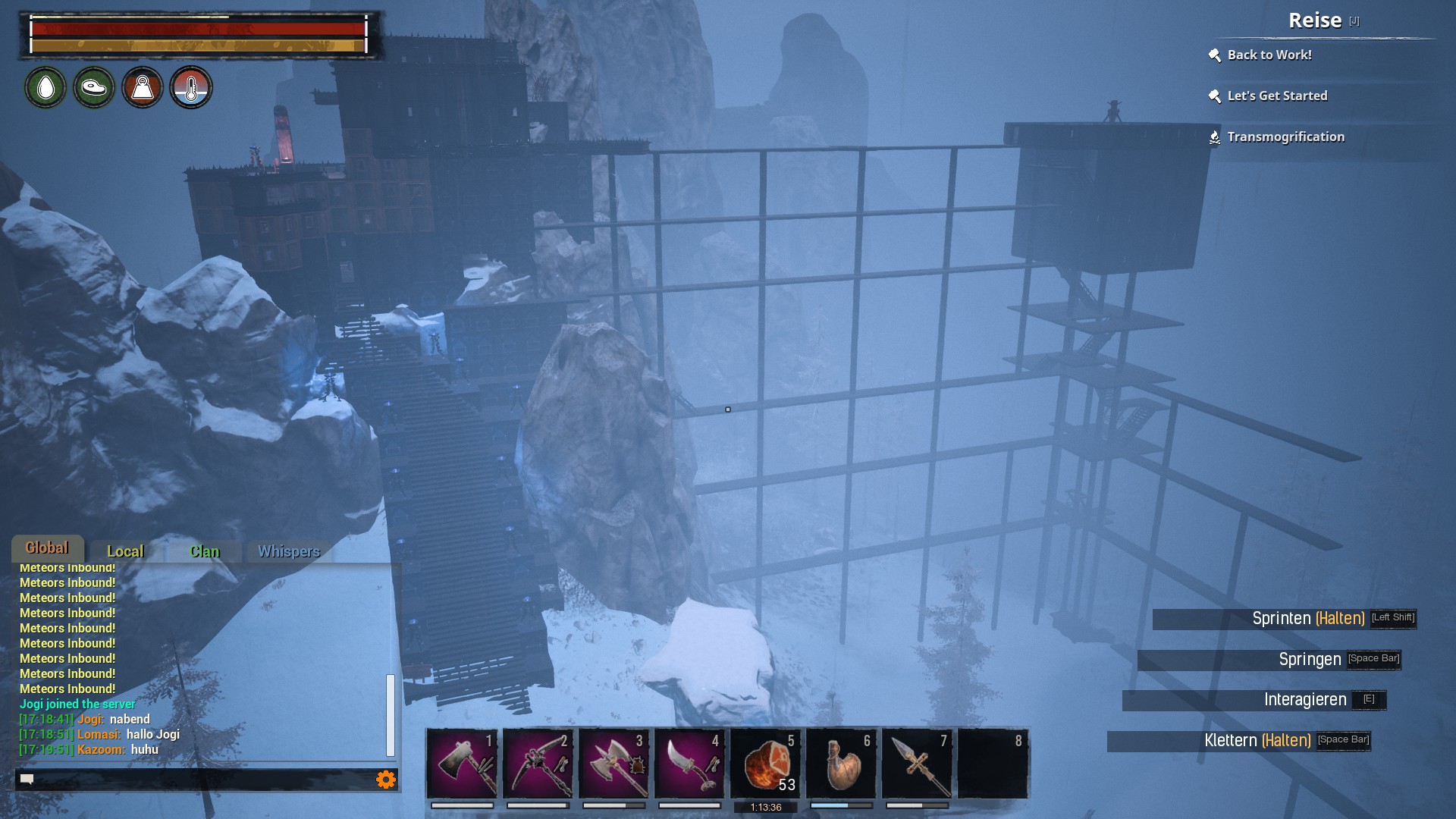
Task: Select the 'Let's Get Started' journey step
Action: click(1277, 96)
